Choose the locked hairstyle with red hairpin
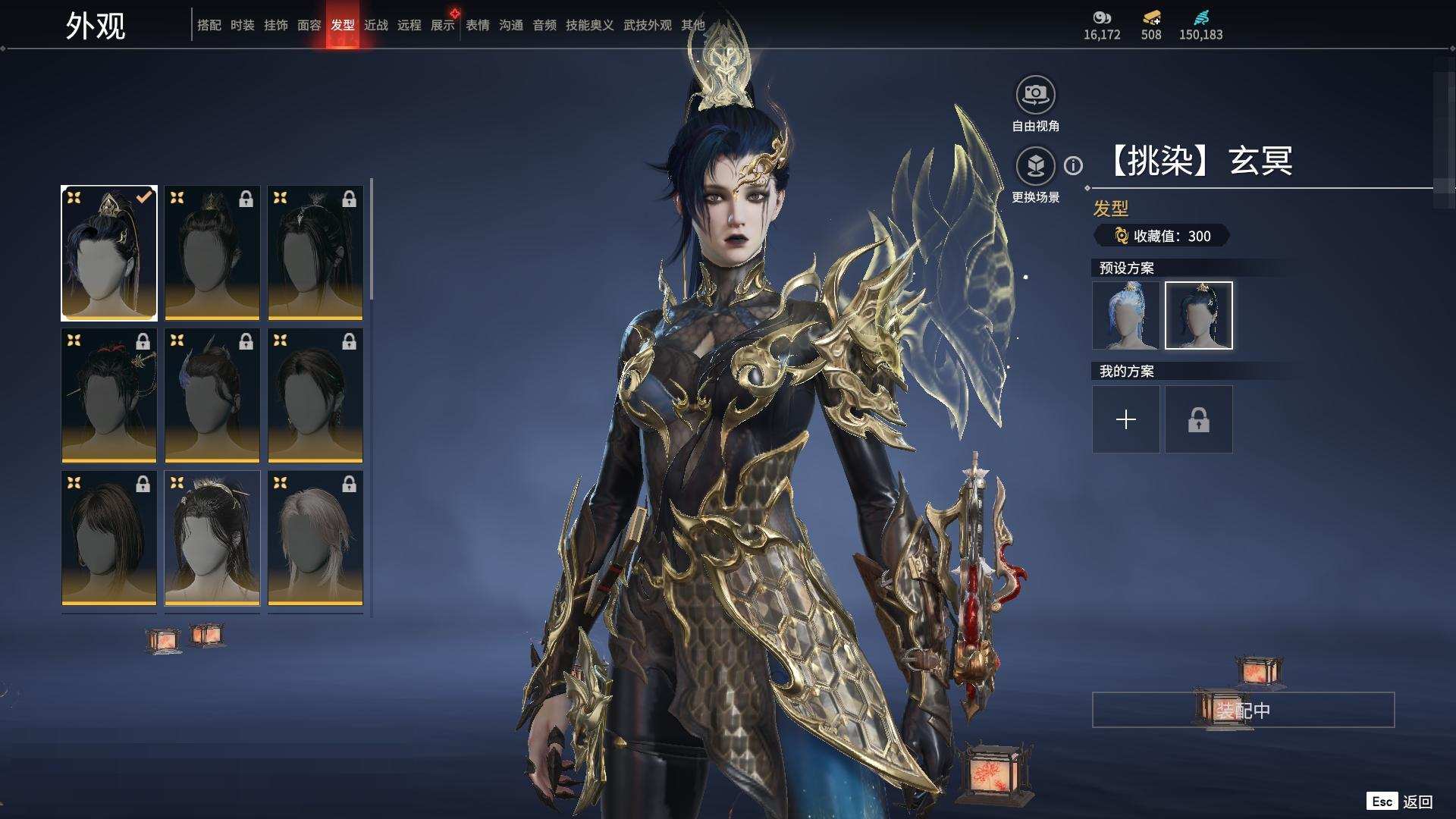Screen dimensions: 1456x819 [x=109, y=395]
